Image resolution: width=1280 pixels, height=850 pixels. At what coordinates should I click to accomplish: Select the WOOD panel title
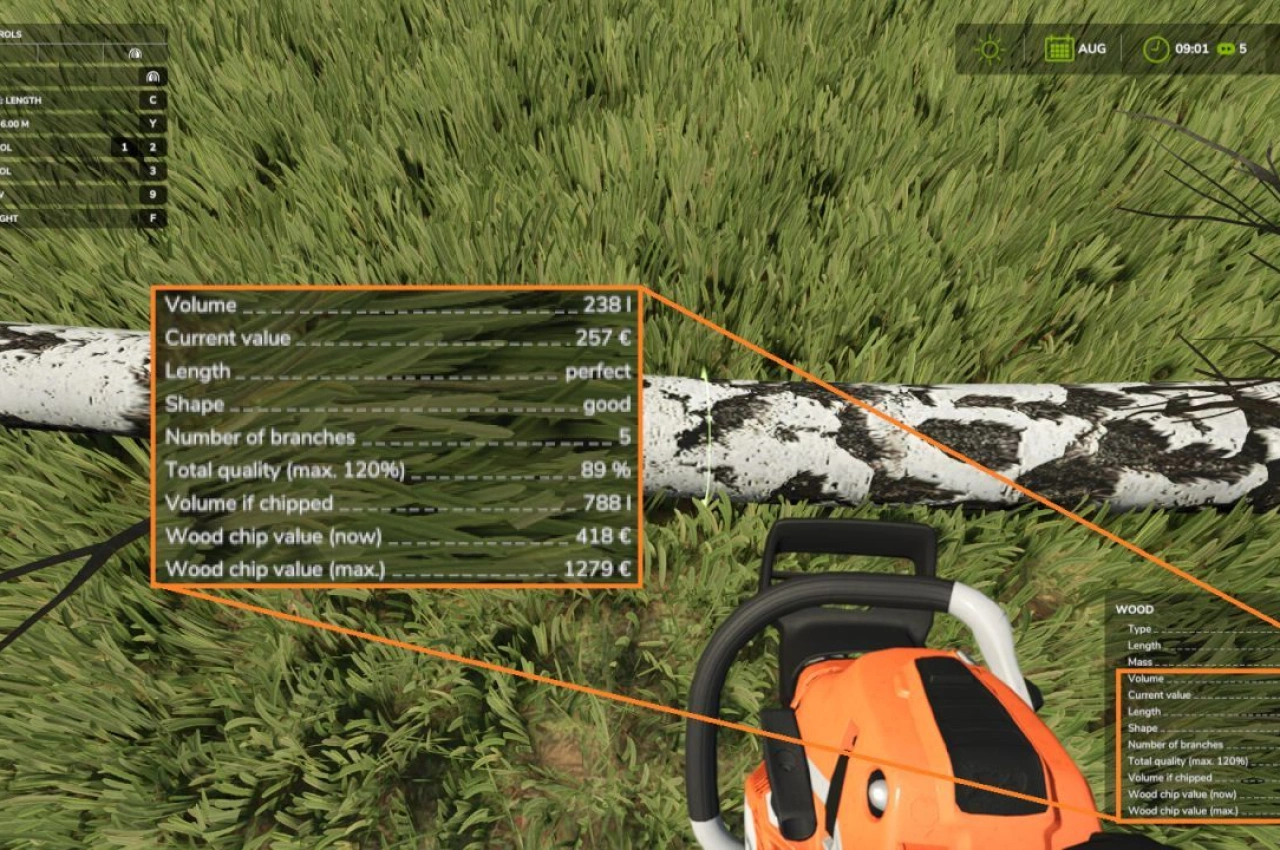[x=1134, y=609]
